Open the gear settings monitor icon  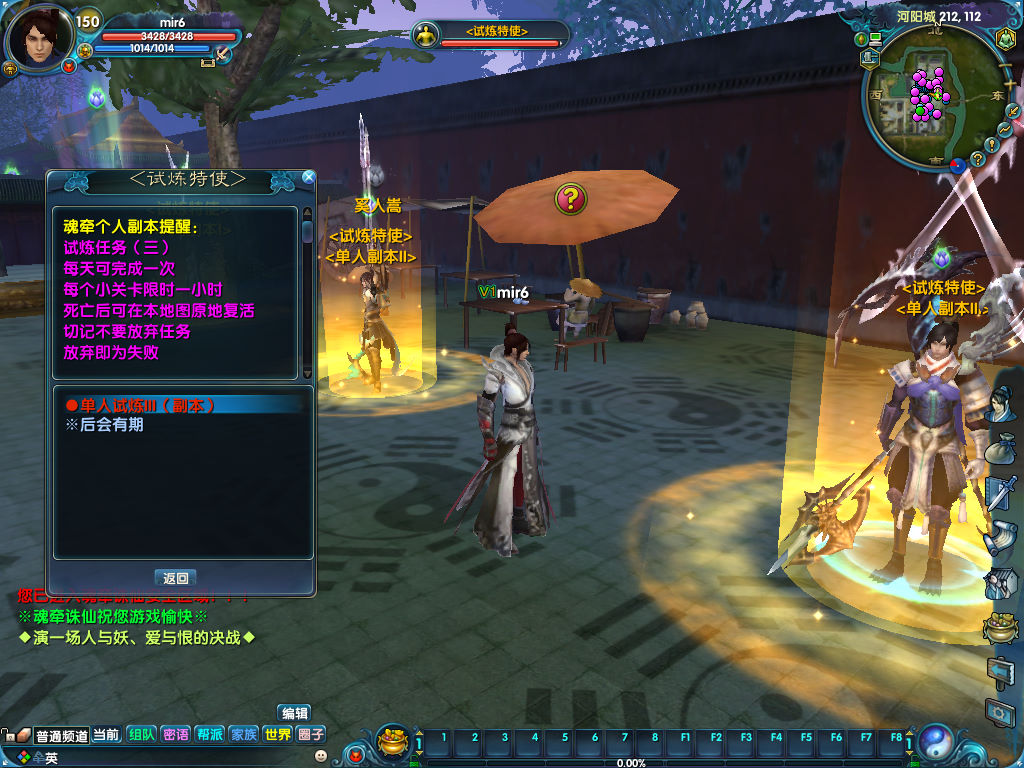click(1001, 713)
